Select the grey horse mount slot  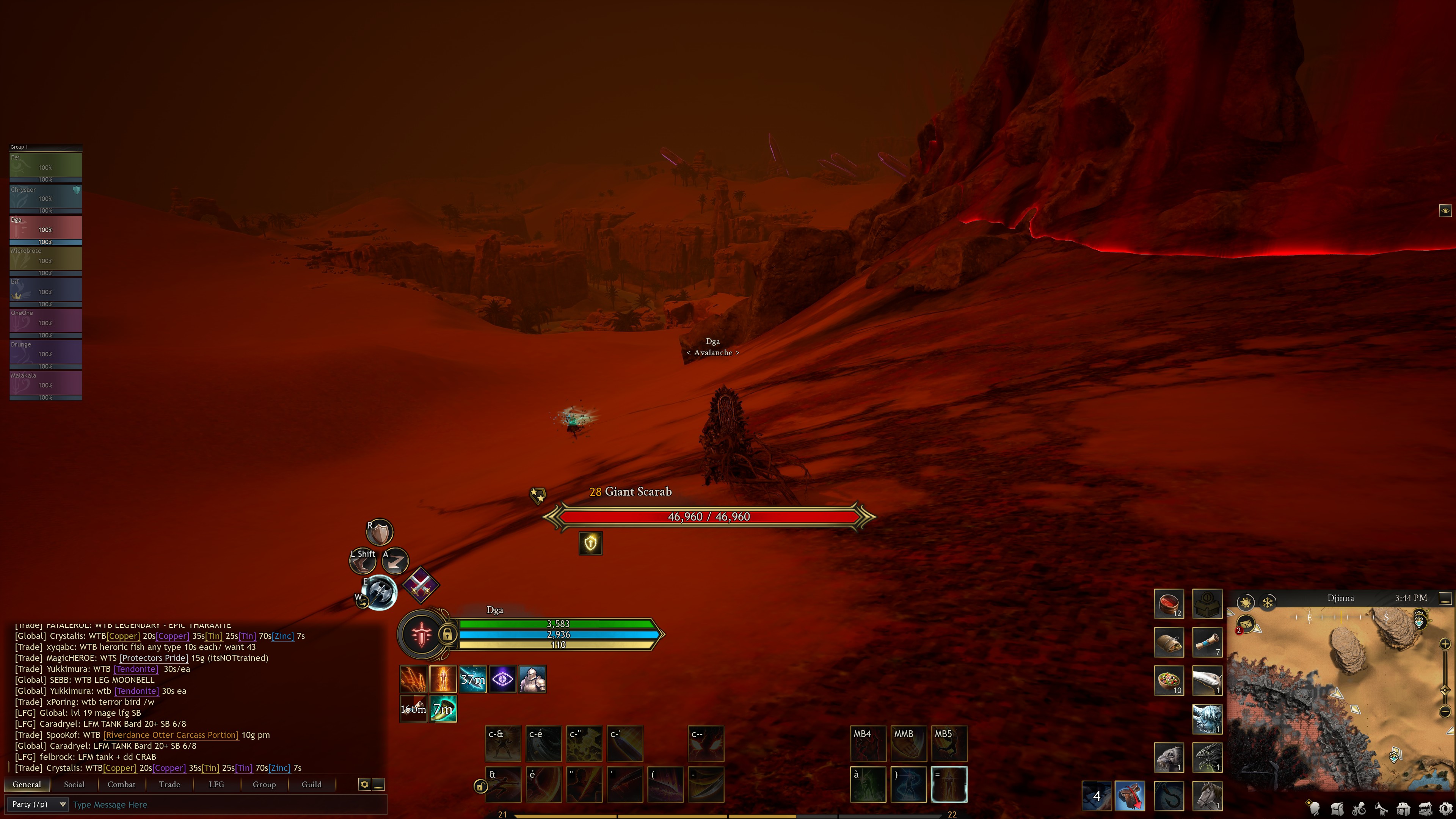pyautogui.click(x=1207, y=795)
